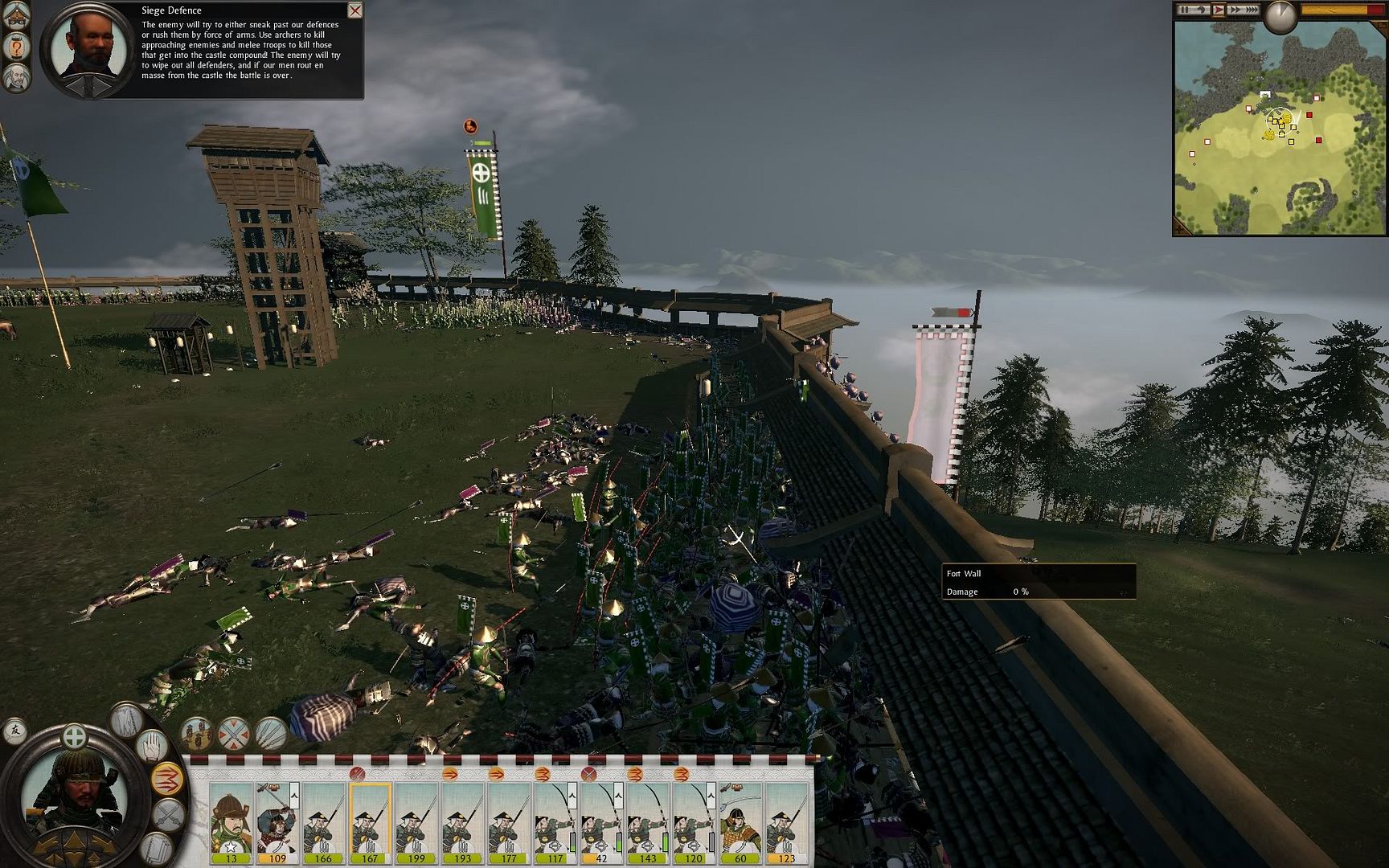Select the general unit card with 13 men

click(231, 821)
